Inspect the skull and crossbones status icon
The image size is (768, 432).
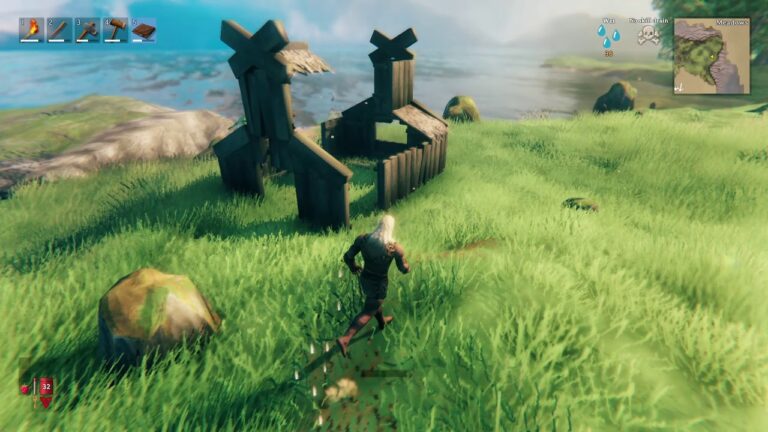tap(648, 36)
